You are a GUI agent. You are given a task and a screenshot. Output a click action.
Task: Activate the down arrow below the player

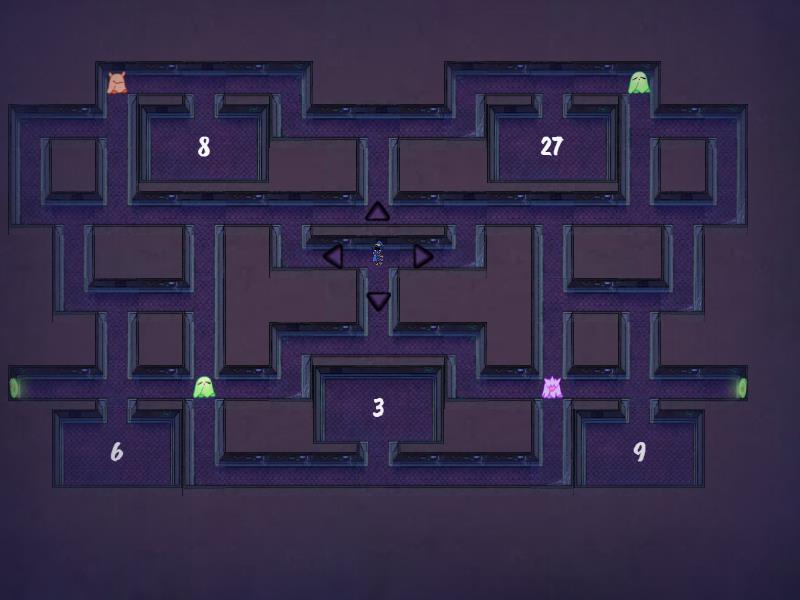pos(378,300)
